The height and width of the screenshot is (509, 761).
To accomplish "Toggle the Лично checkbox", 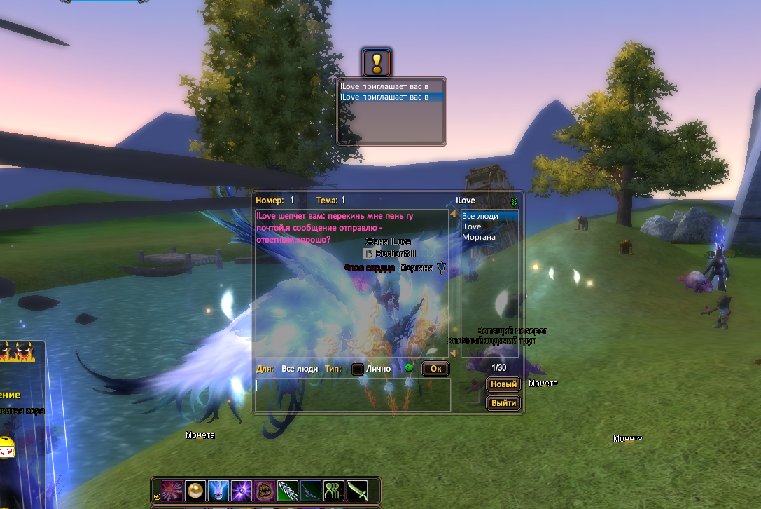I will 357,369.
